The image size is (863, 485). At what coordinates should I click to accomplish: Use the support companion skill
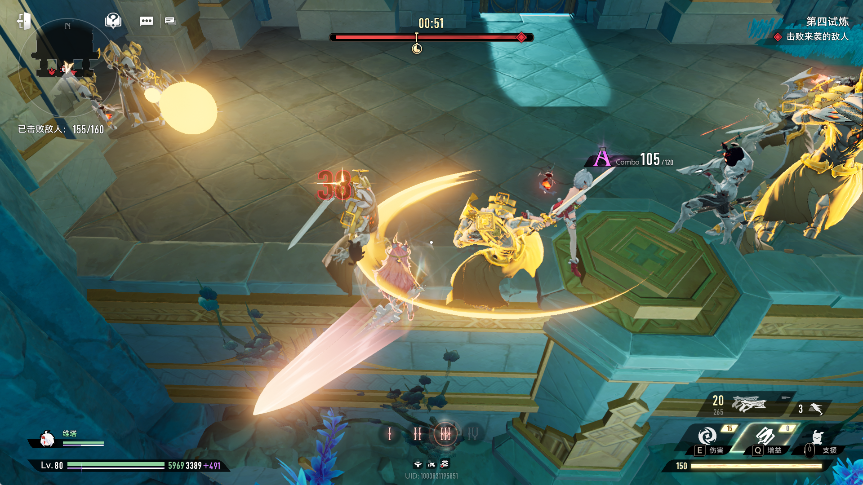(x=819, y=438)
